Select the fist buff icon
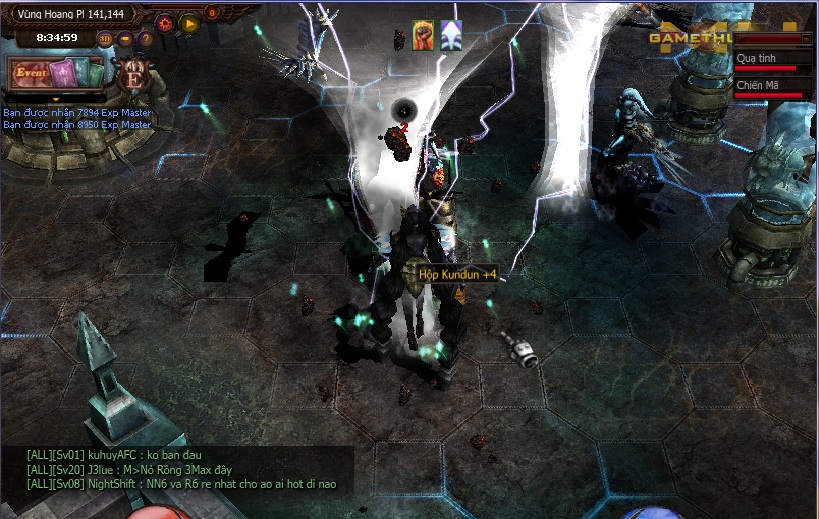The height and width of the screenshot is (519, 819). click(x=422, y=35)
